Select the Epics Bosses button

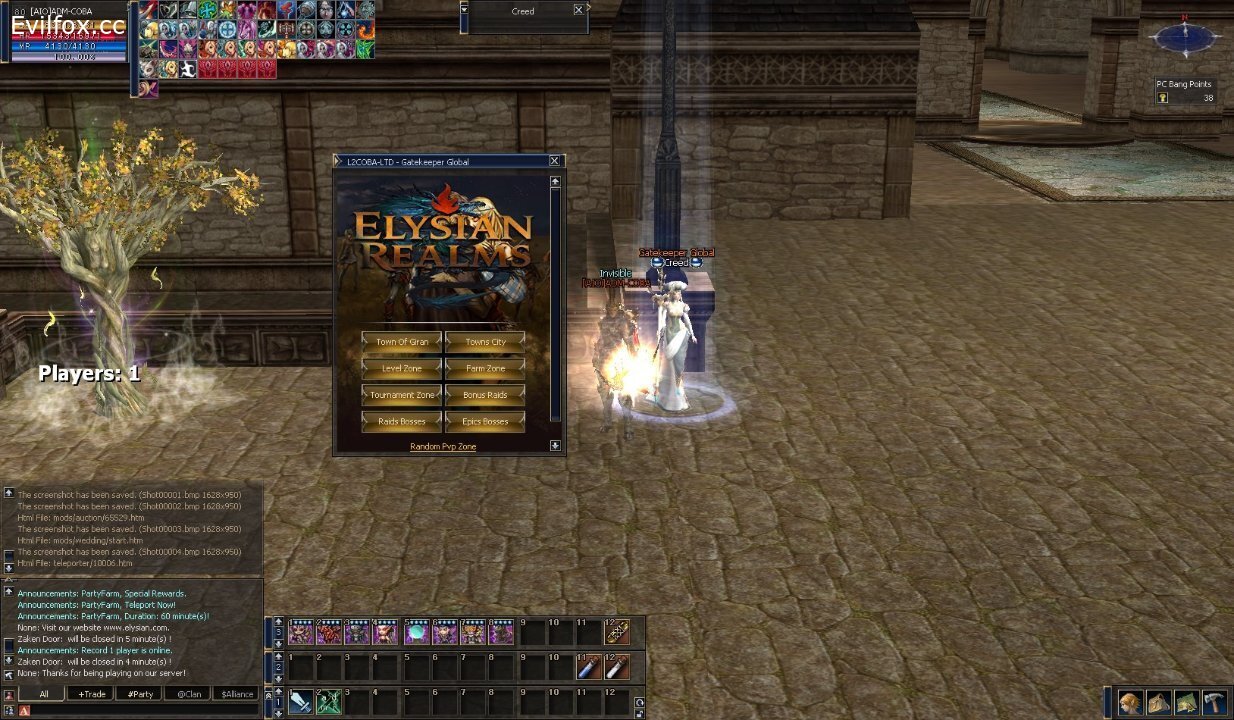coord(485,422)
